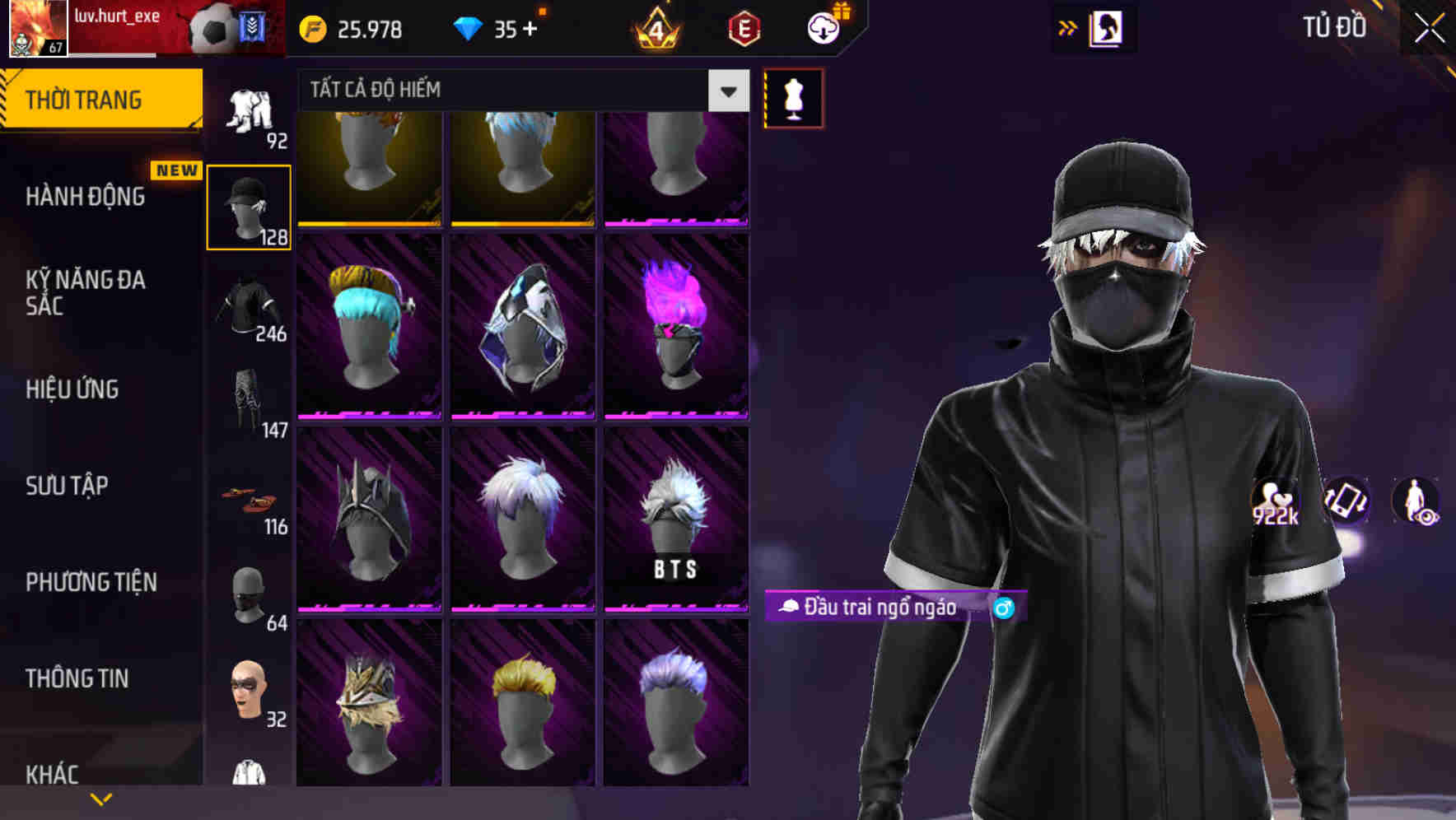1456x820 pixels.
Task: Tap the likes icon showing 922k
Action: [x=1276, y=501]
